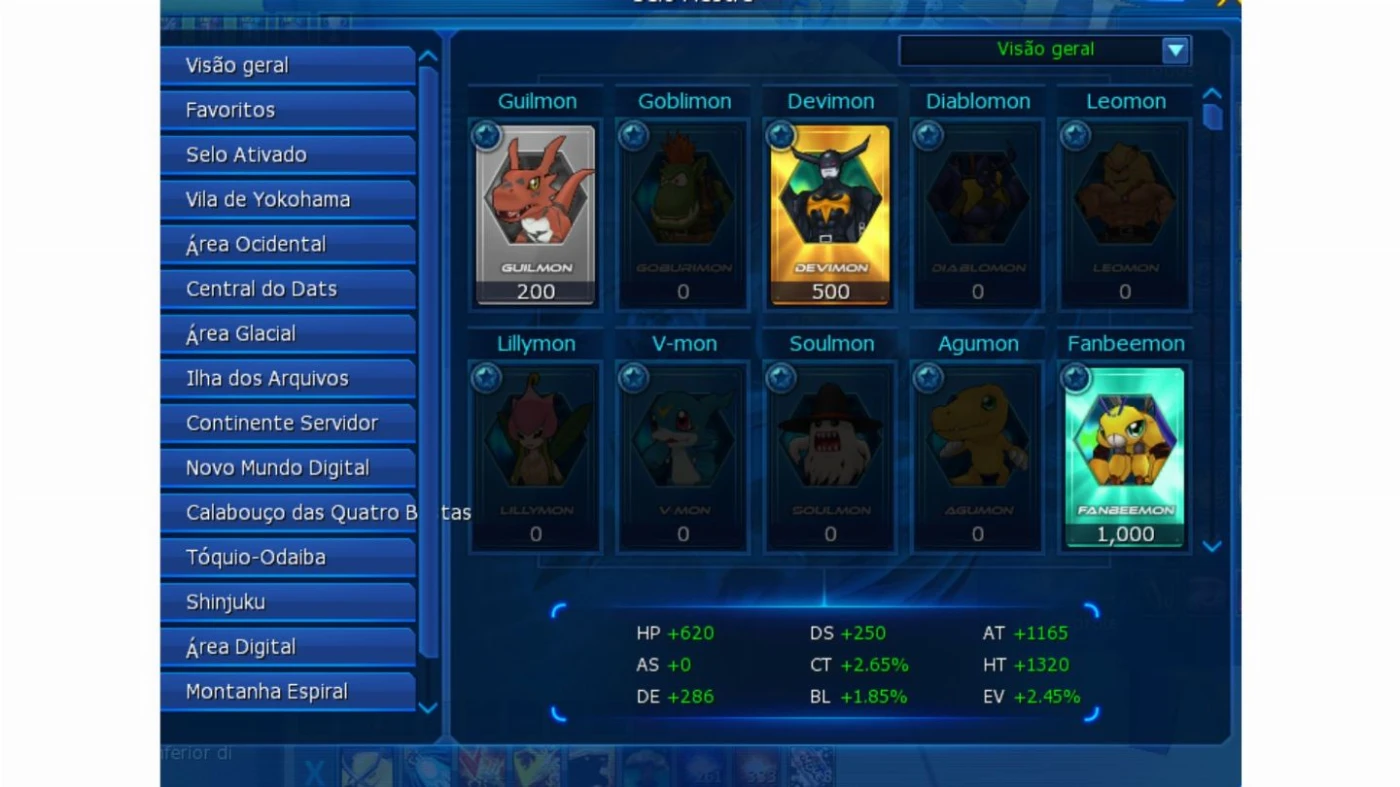Toggle the star on Goblimon card
This screenshot has height=787, width=1400.
(634, 135)
